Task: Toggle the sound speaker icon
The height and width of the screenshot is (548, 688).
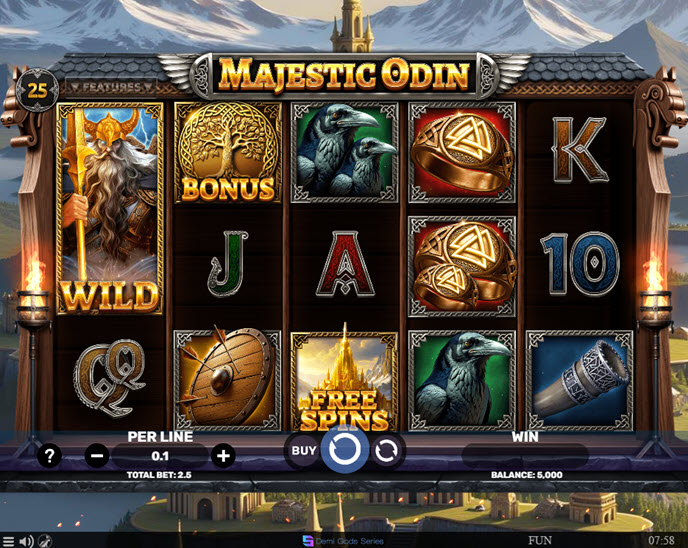Action: [x=27, y=541]
